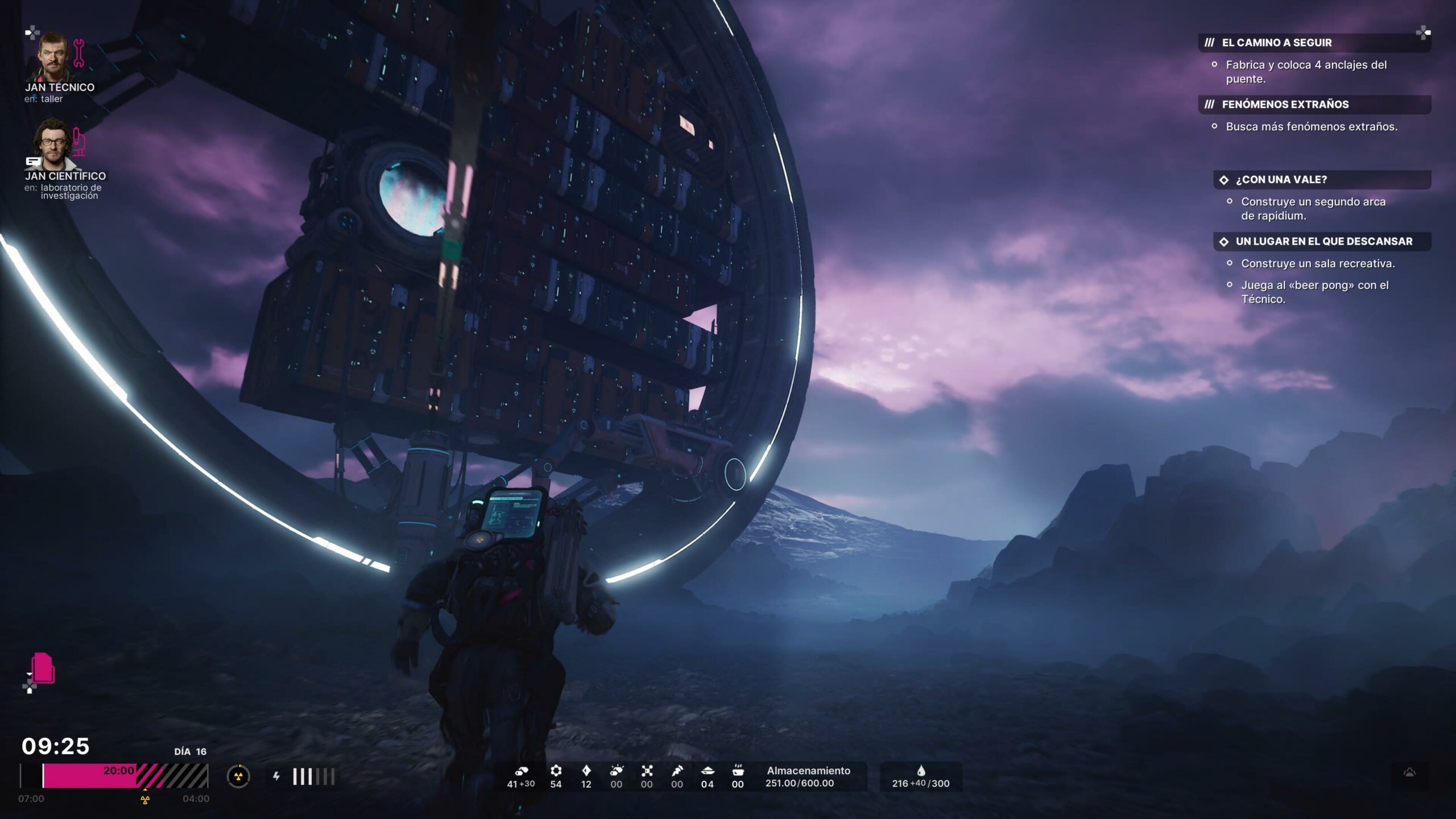Click the water droplet resource icon
The width and height of the screenshot is (1456, 819).
pyautogui.click(x=921, y=771)
